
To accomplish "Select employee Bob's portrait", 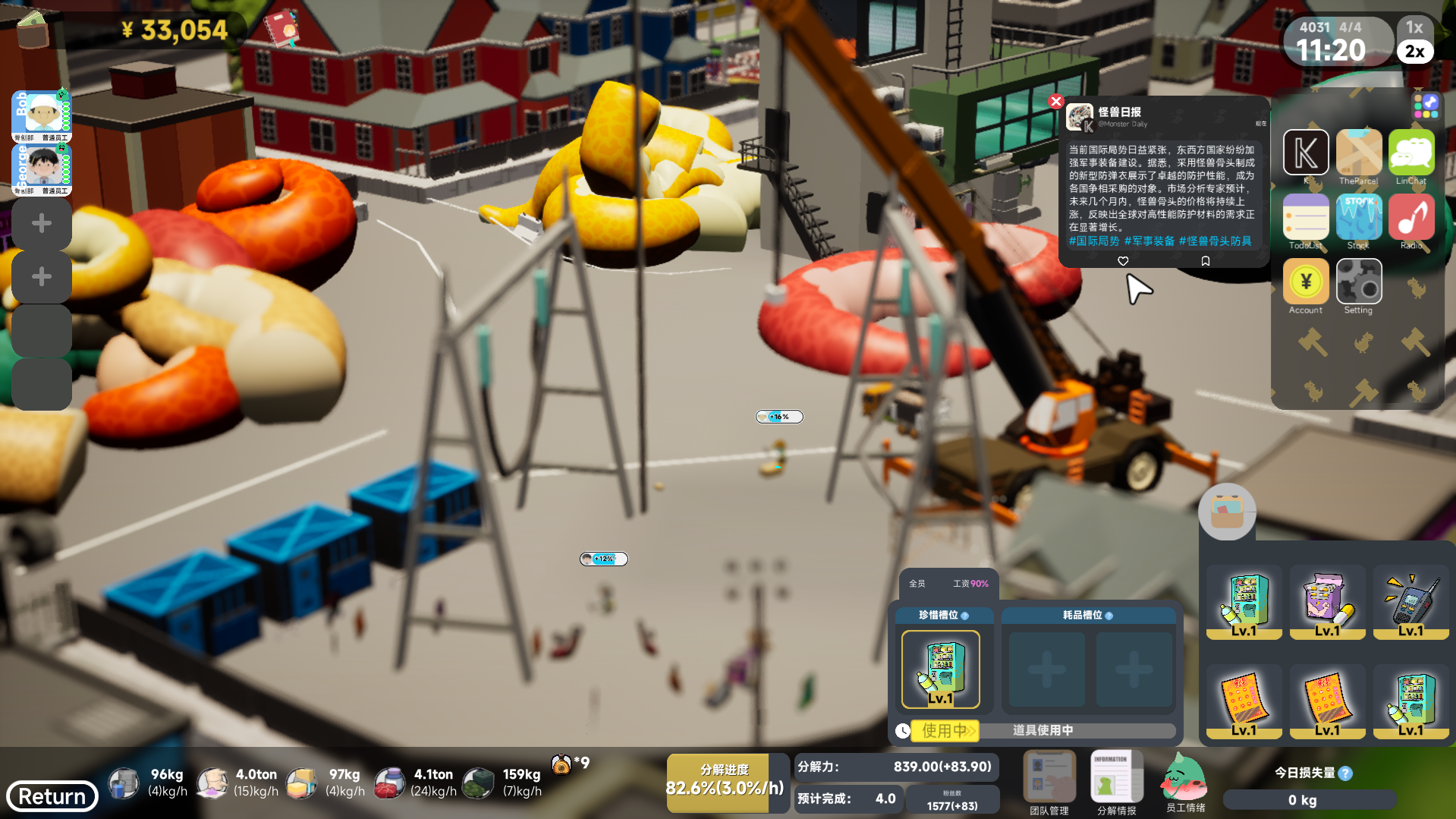I will pyautogui.click(x=42, y=114).
